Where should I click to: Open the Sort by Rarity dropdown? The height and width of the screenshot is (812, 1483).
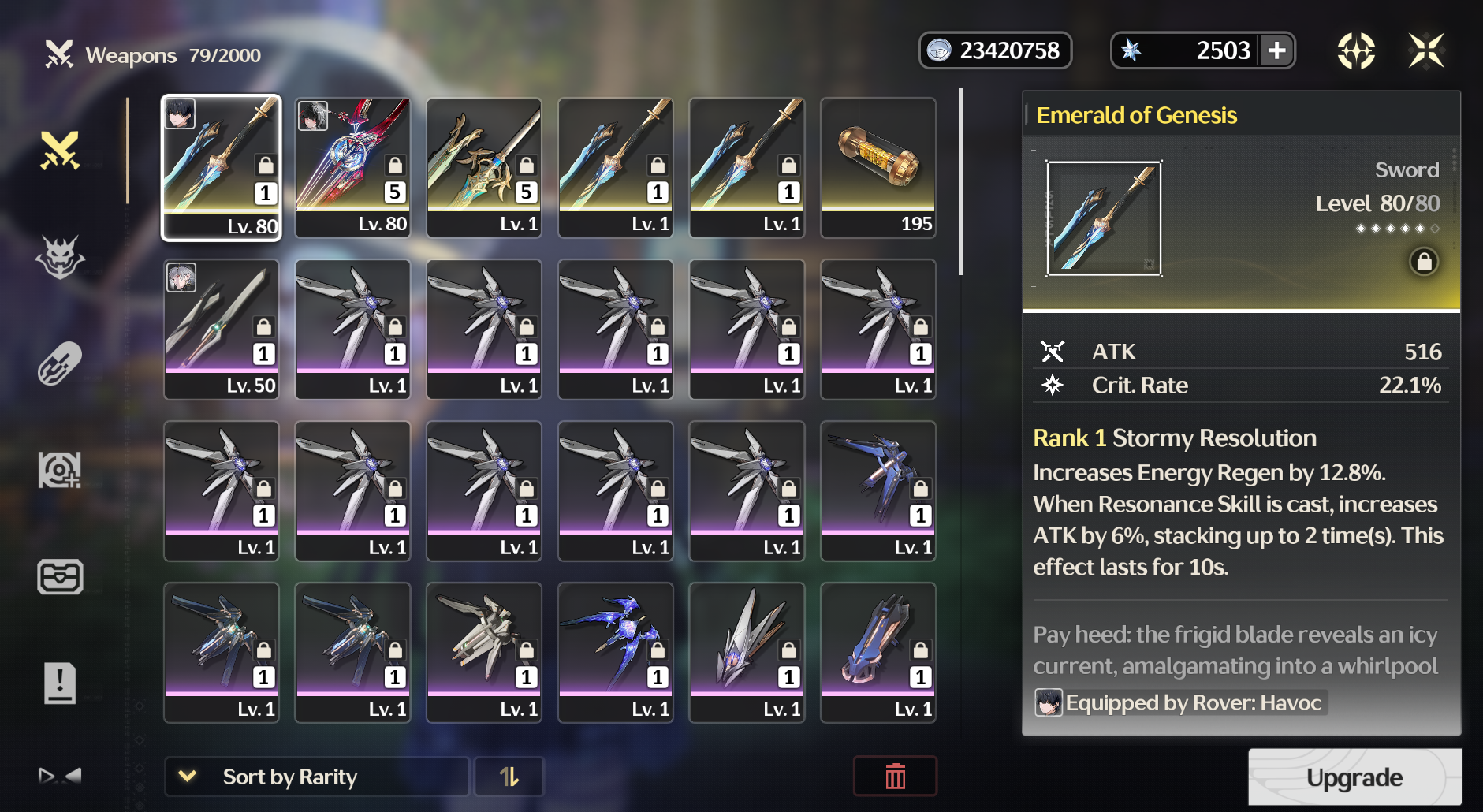(x=315, y=777)
